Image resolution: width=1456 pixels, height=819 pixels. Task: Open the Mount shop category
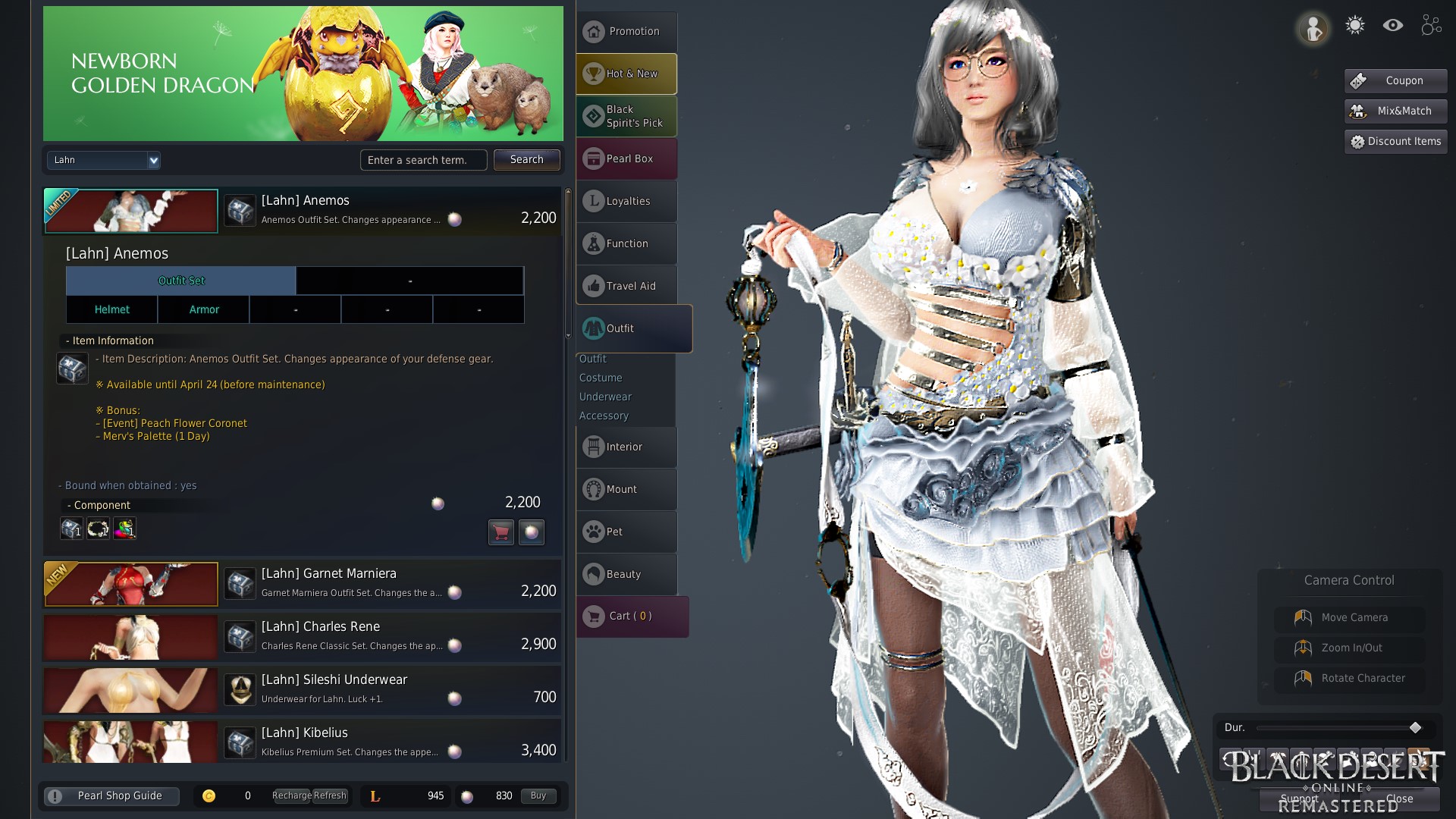click(626, 489)
